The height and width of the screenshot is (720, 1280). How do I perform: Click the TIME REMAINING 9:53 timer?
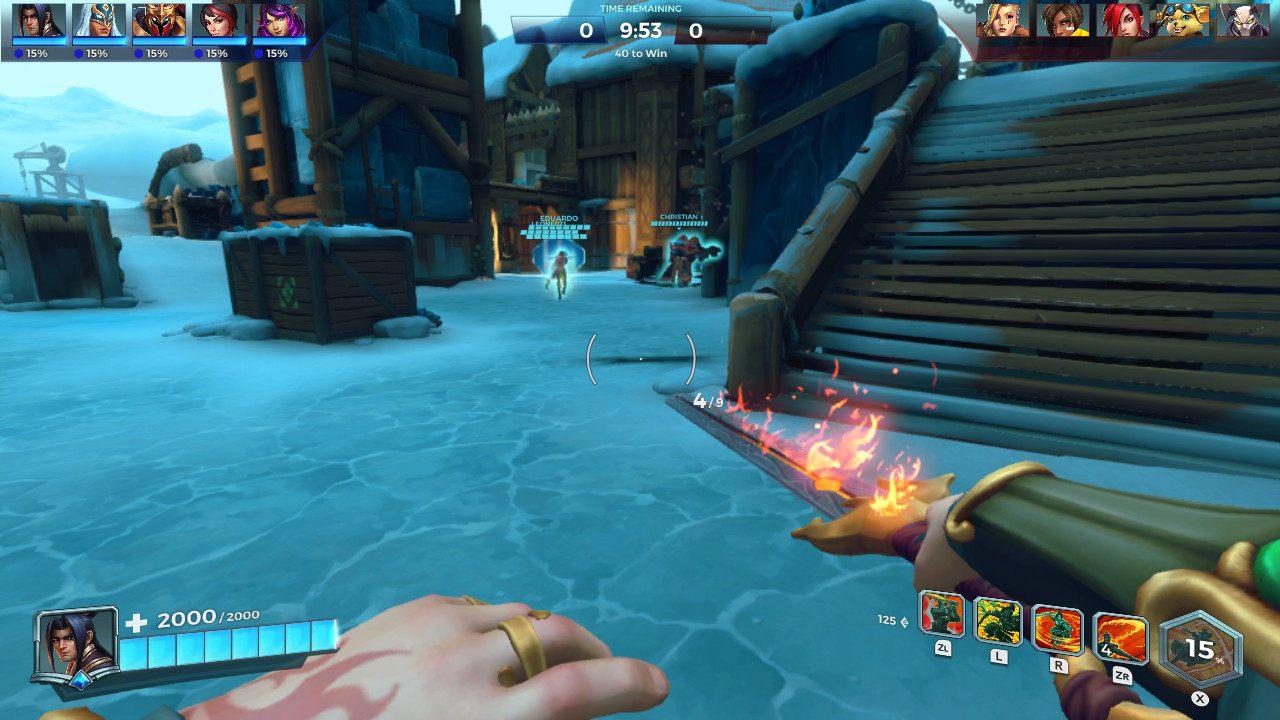[x=640, y=29]
